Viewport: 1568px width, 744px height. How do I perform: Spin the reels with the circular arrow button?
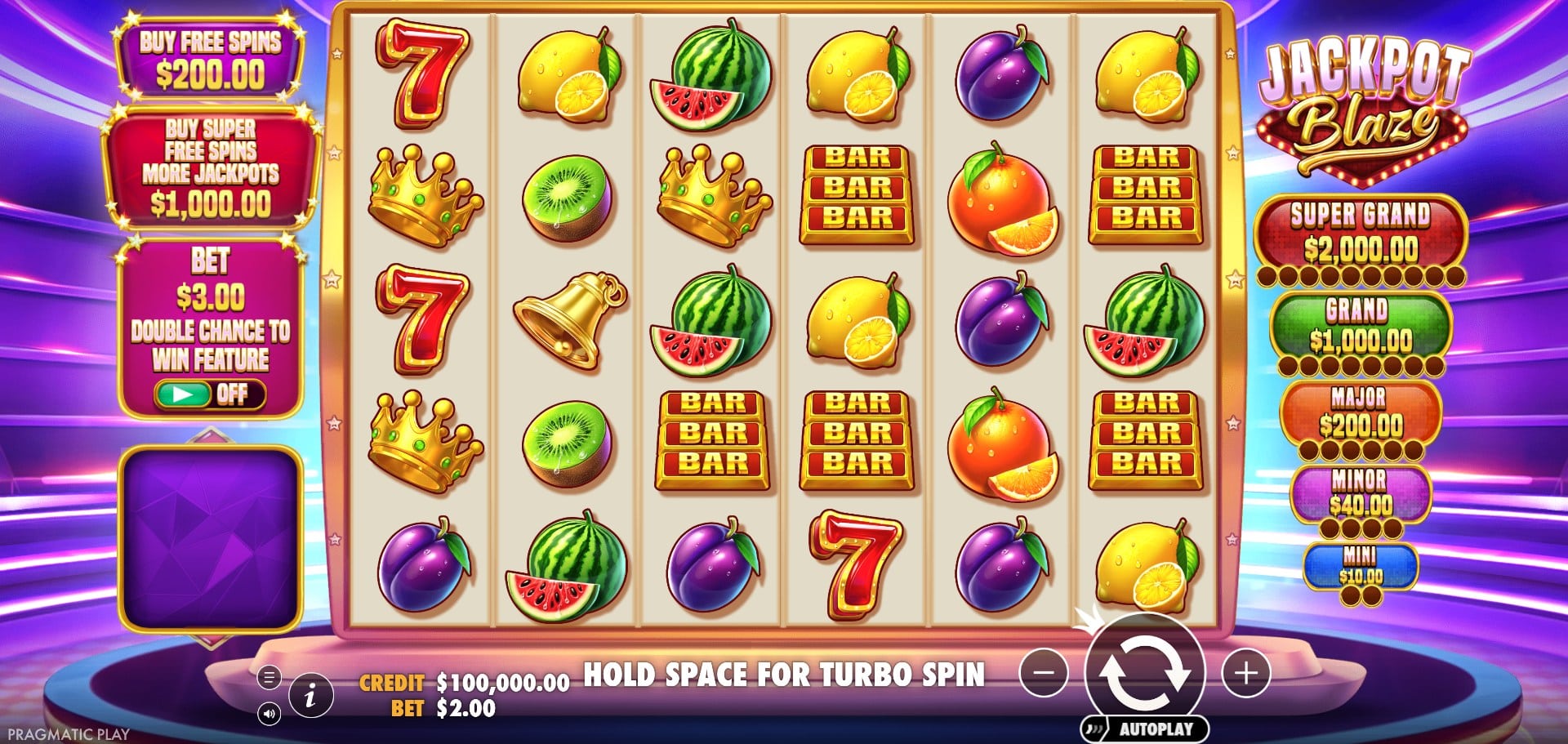(x=1144, y=672)
